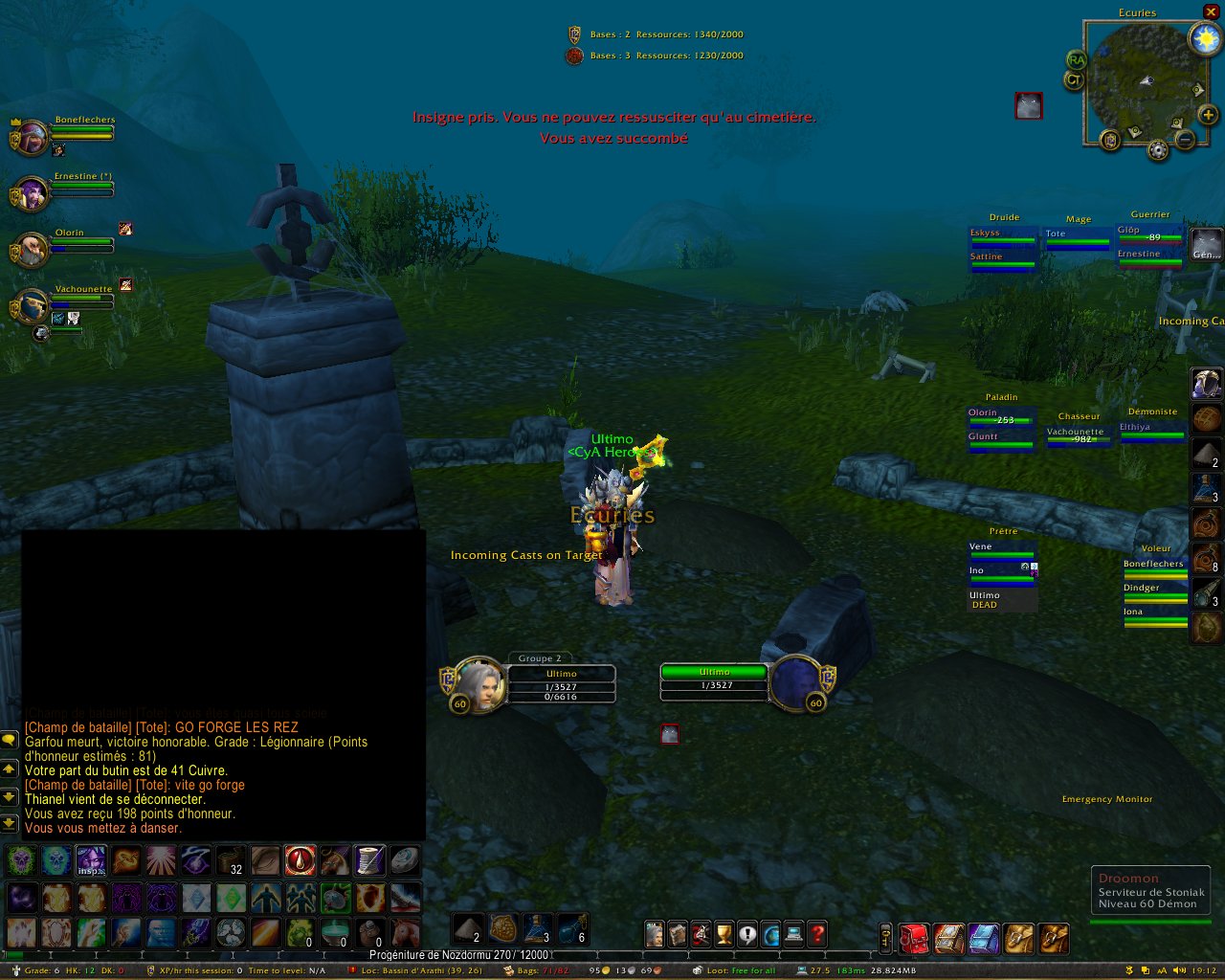Use the thread spool item slot
Screen dimensions: 1225x980
[369, 860]
